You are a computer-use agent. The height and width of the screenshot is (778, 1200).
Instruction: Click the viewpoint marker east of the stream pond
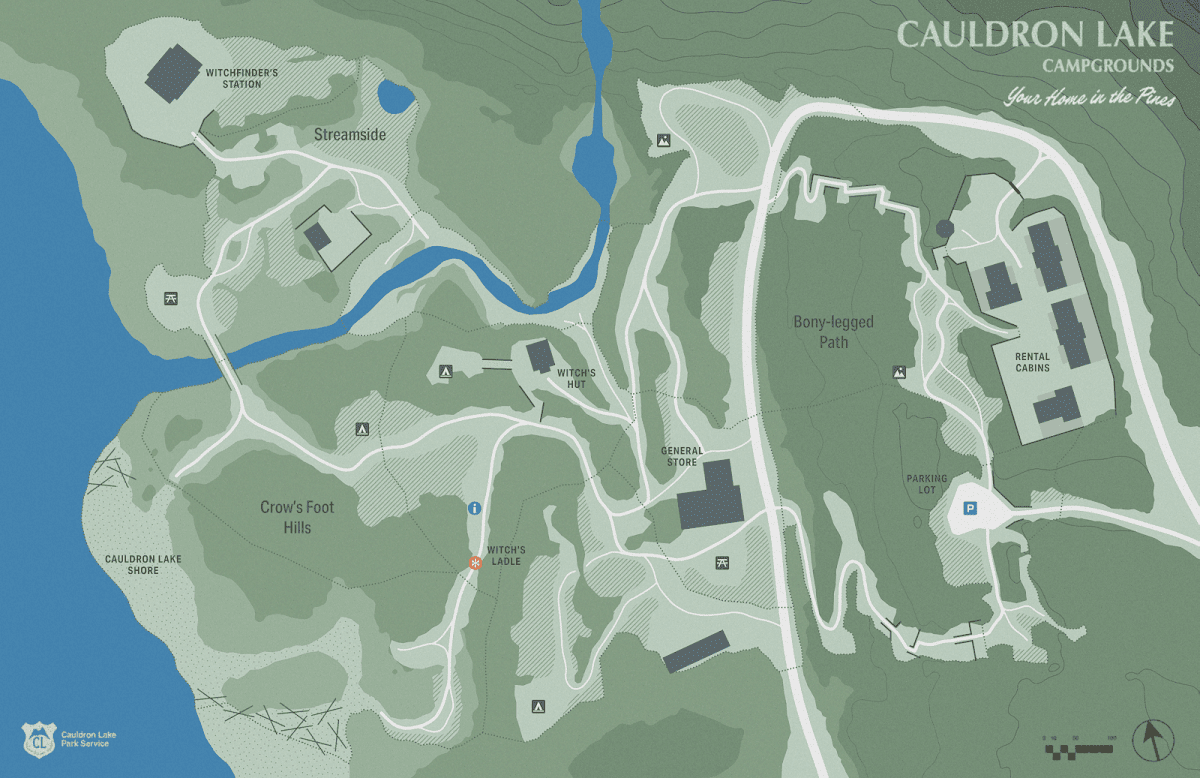(662, 141)
